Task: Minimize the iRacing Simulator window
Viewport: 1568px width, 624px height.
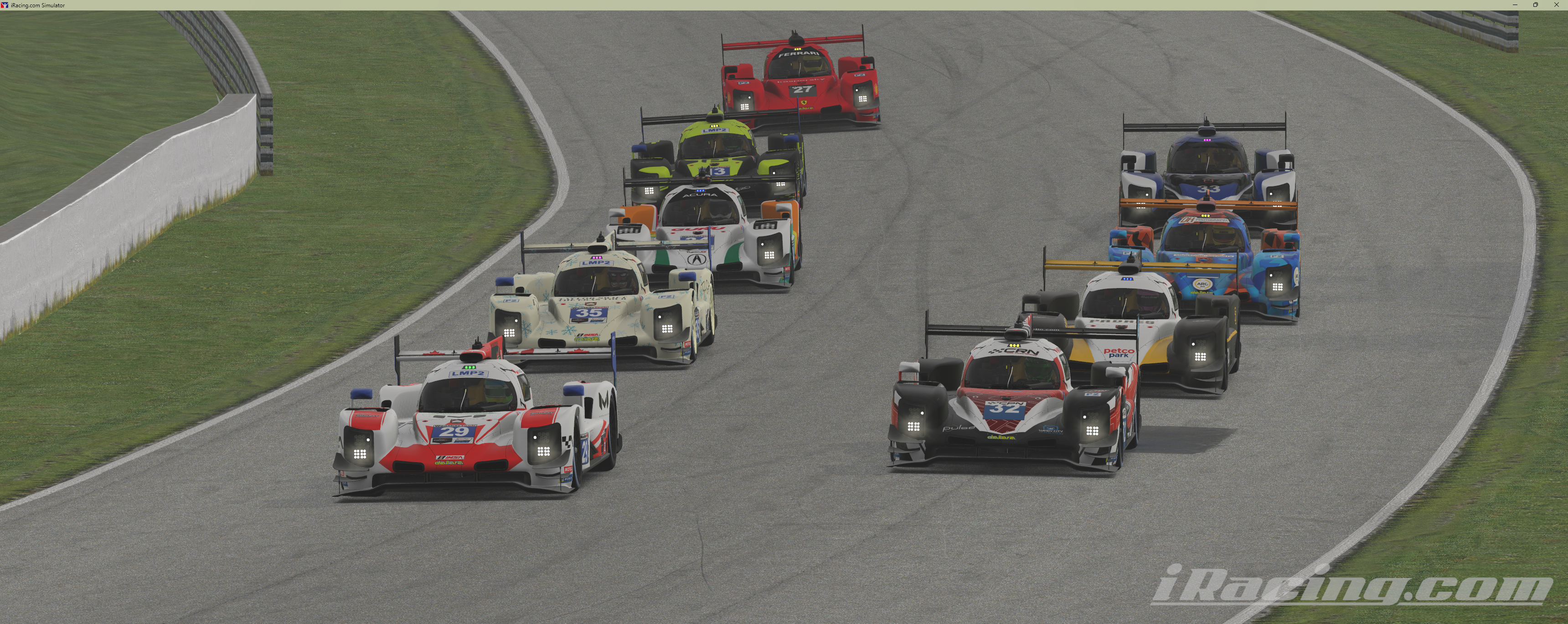Action: pos(1515,5)
